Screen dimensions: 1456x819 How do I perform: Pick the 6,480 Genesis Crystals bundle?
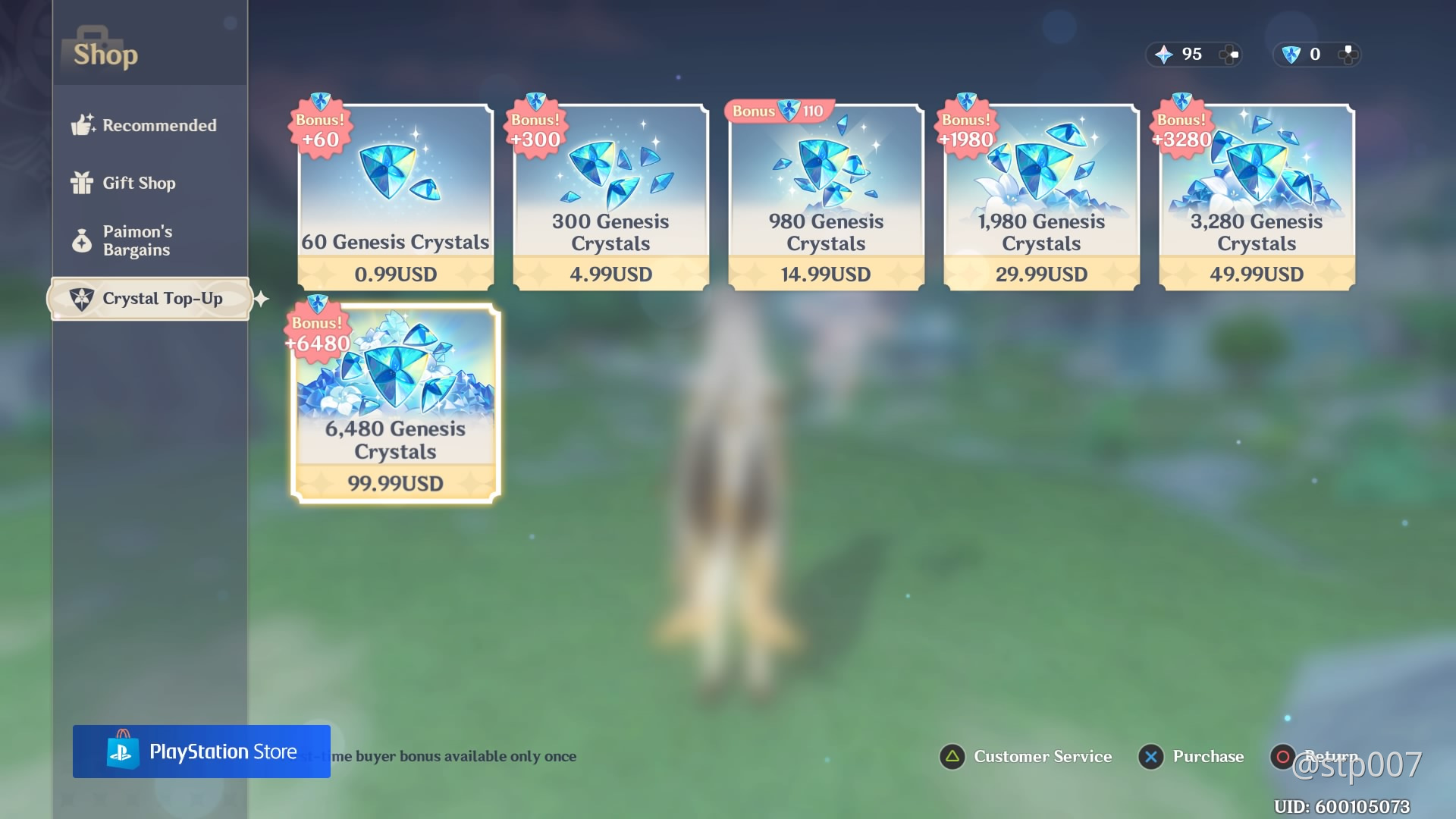(395, 403)
